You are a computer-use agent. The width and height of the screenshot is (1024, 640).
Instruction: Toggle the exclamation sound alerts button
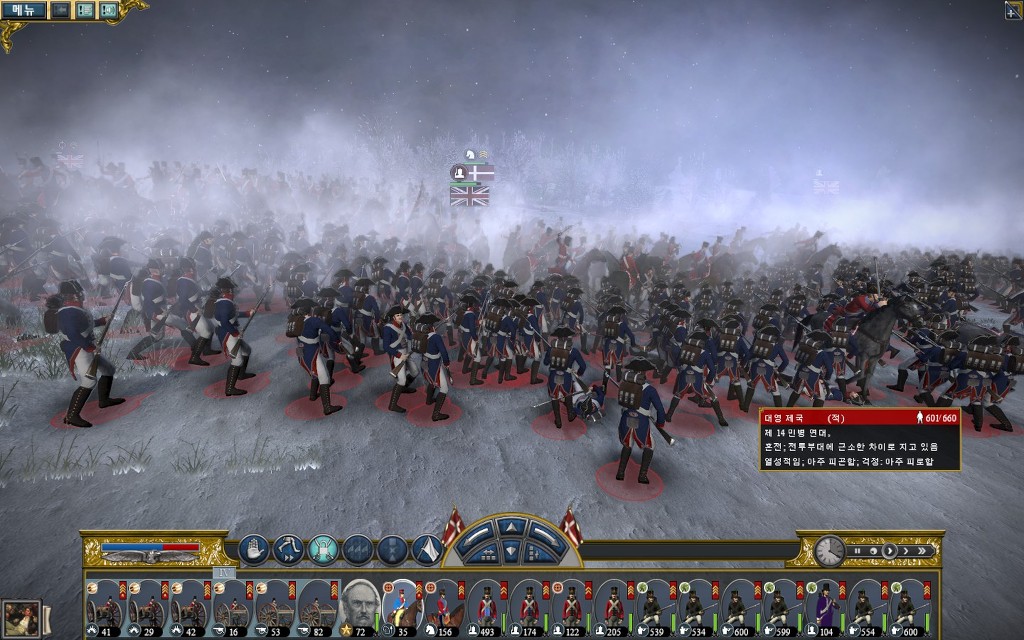point(107,10)
